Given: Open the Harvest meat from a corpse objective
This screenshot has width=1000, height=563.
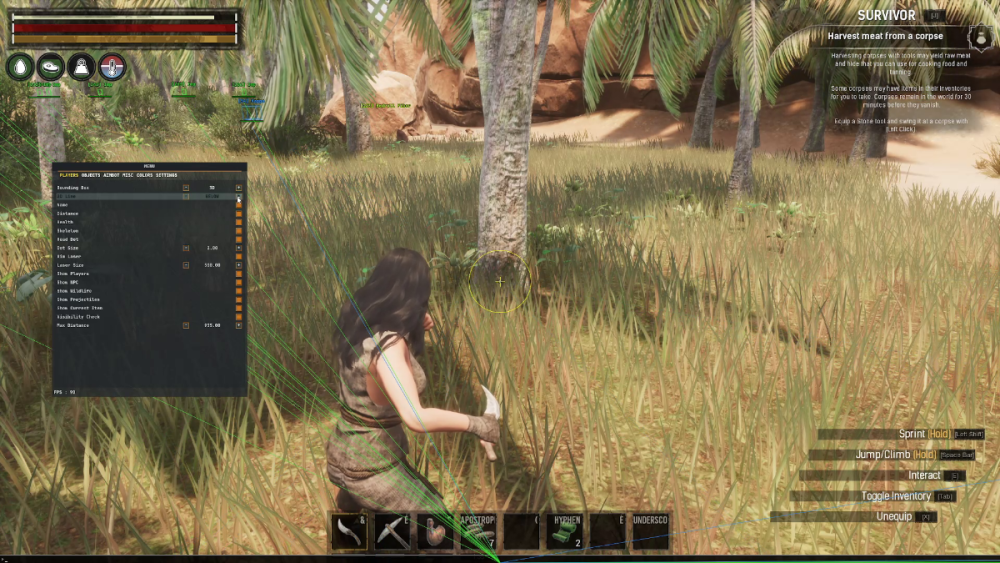Looking at the screenshot, I should [886, 37].
